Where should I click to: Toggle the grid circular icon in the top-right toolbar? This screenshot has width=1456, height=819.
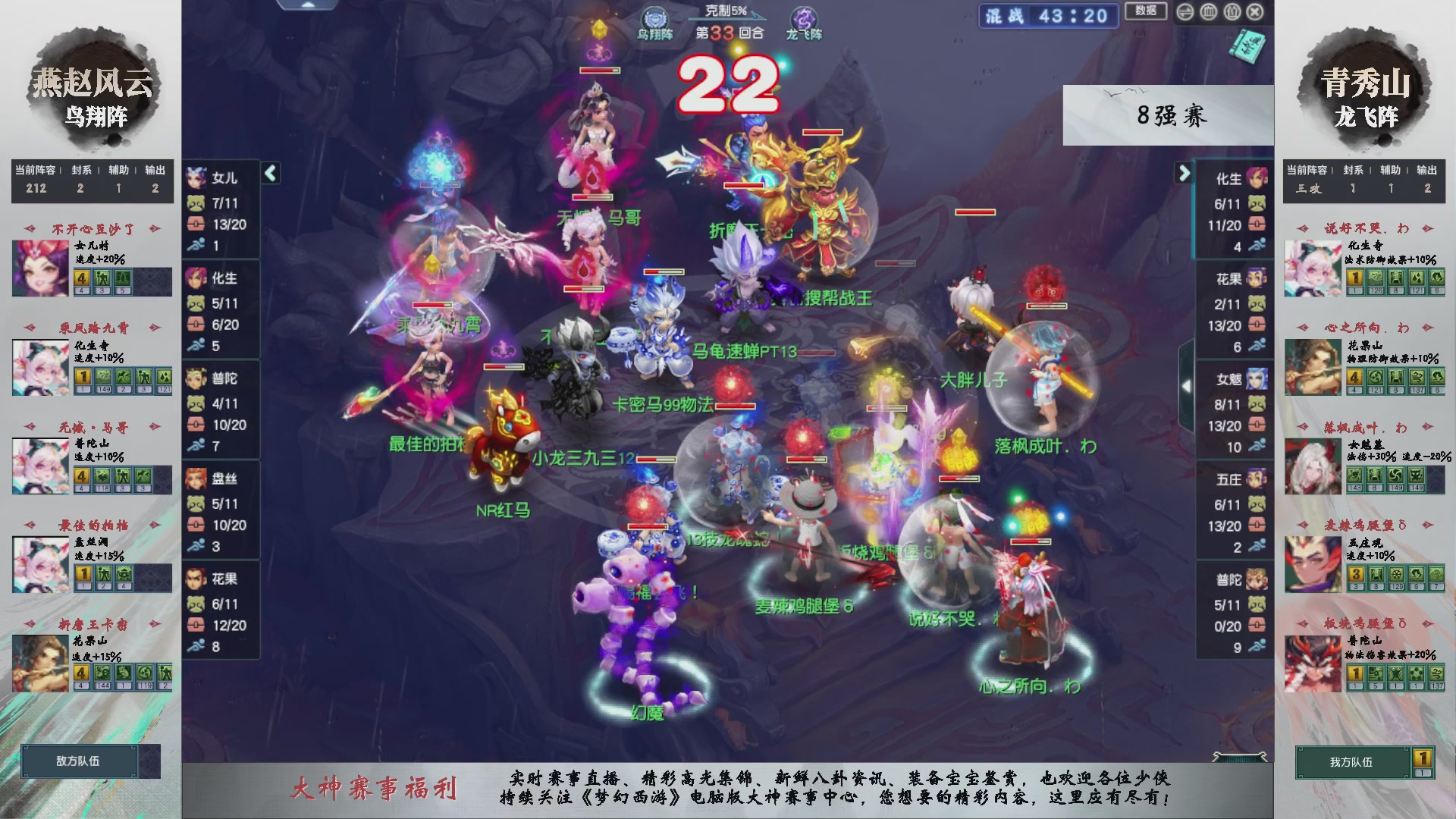pos(1208,12)
